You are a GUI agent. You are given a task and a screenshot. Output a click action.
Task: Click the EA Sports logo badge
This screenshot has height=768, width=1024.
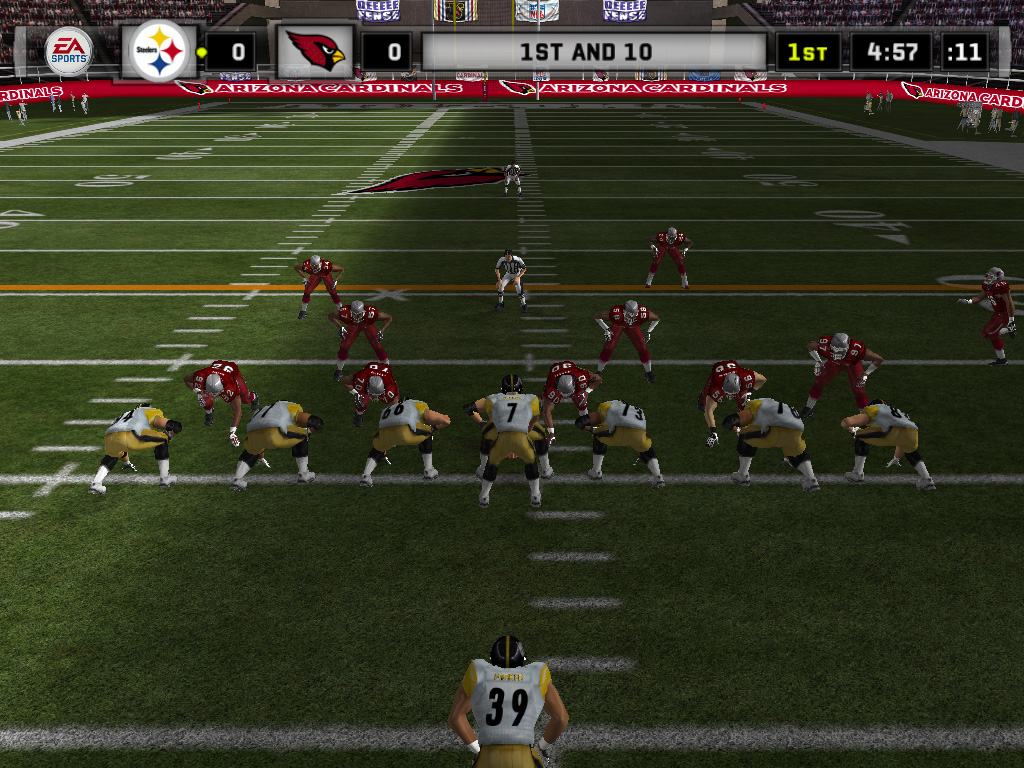coord(68,51)
